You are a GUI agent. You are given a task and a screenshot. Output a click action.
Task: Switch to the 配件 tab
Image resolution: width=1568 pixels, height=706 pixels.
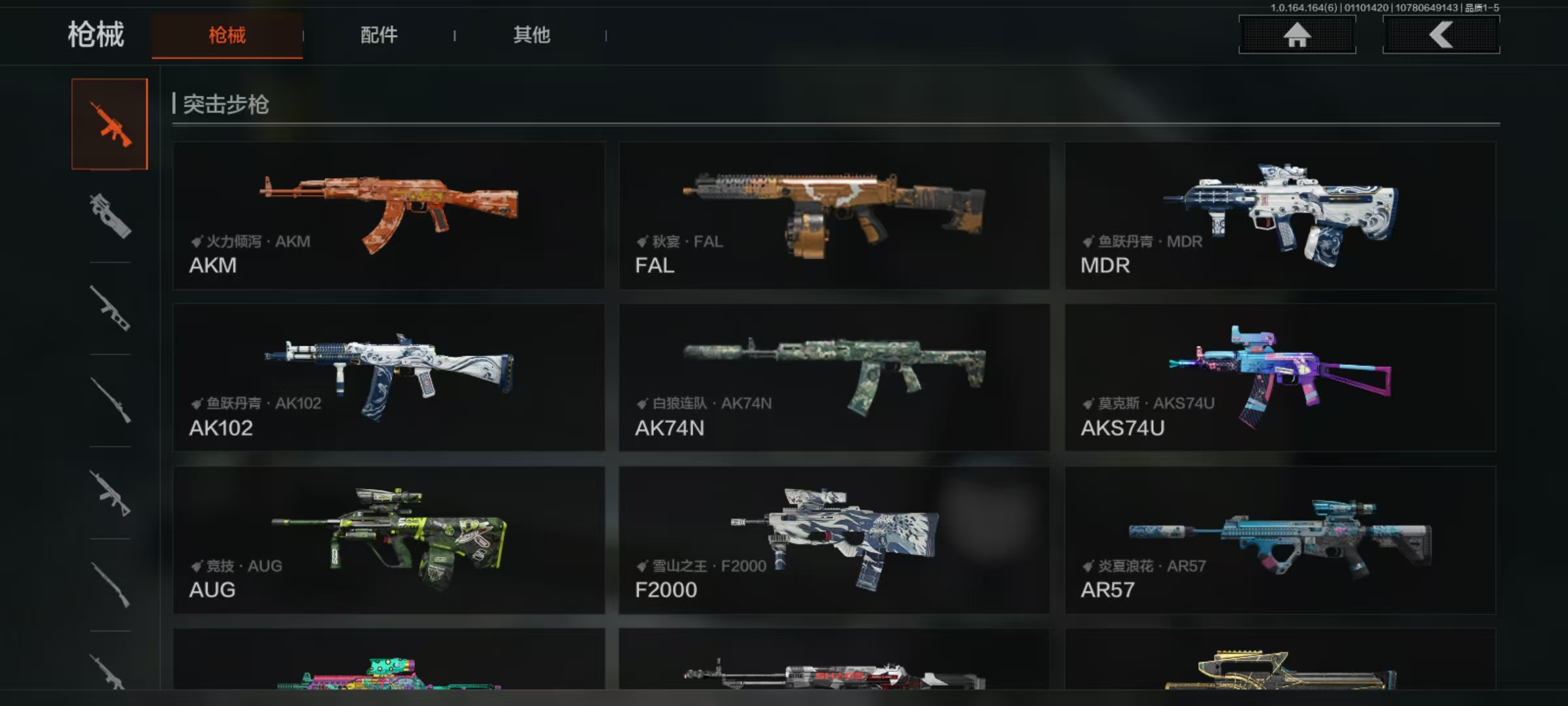click(x=379, y=35)
